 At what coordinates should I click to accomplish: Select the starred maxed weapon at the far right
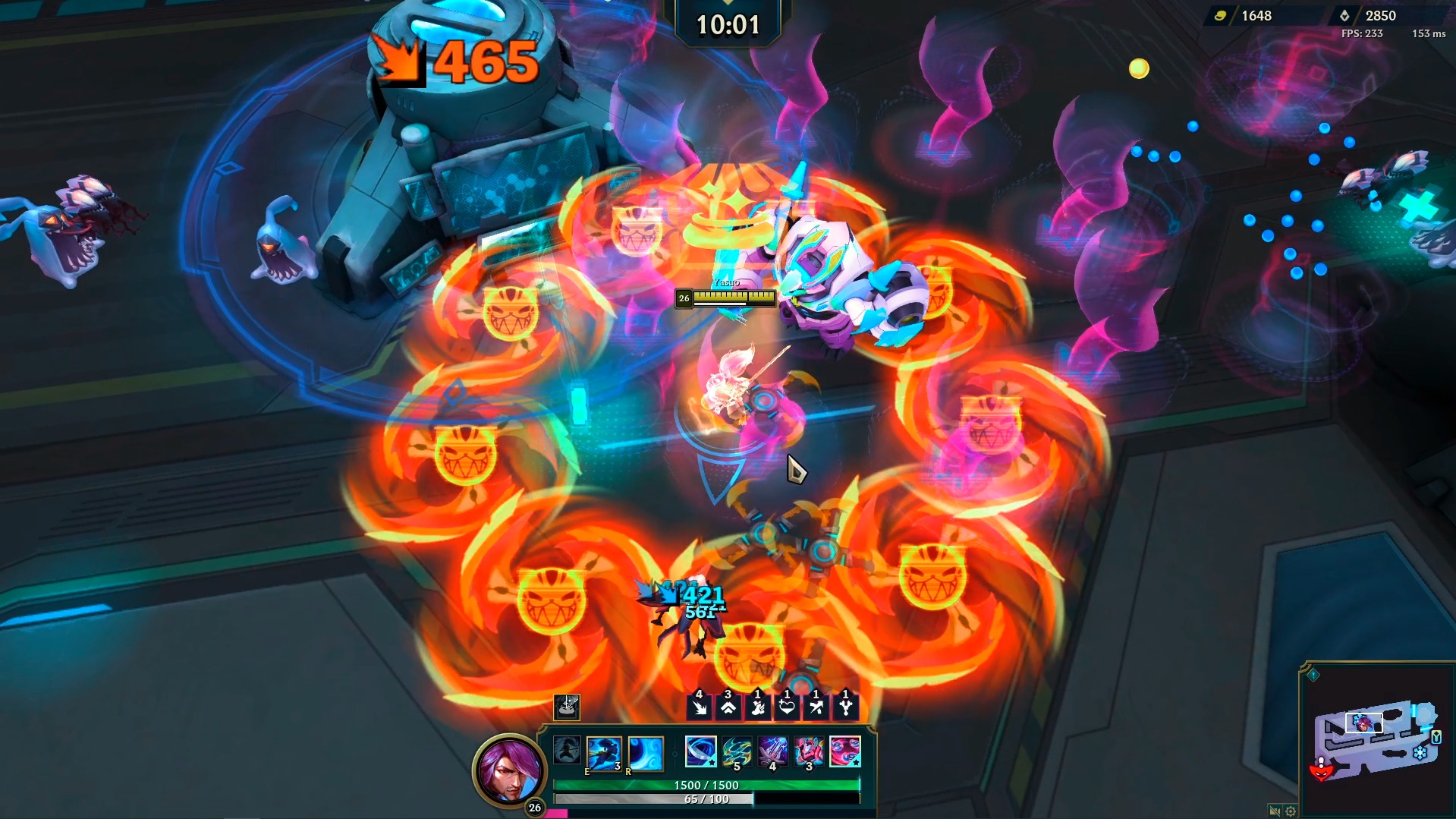(844, 750)
